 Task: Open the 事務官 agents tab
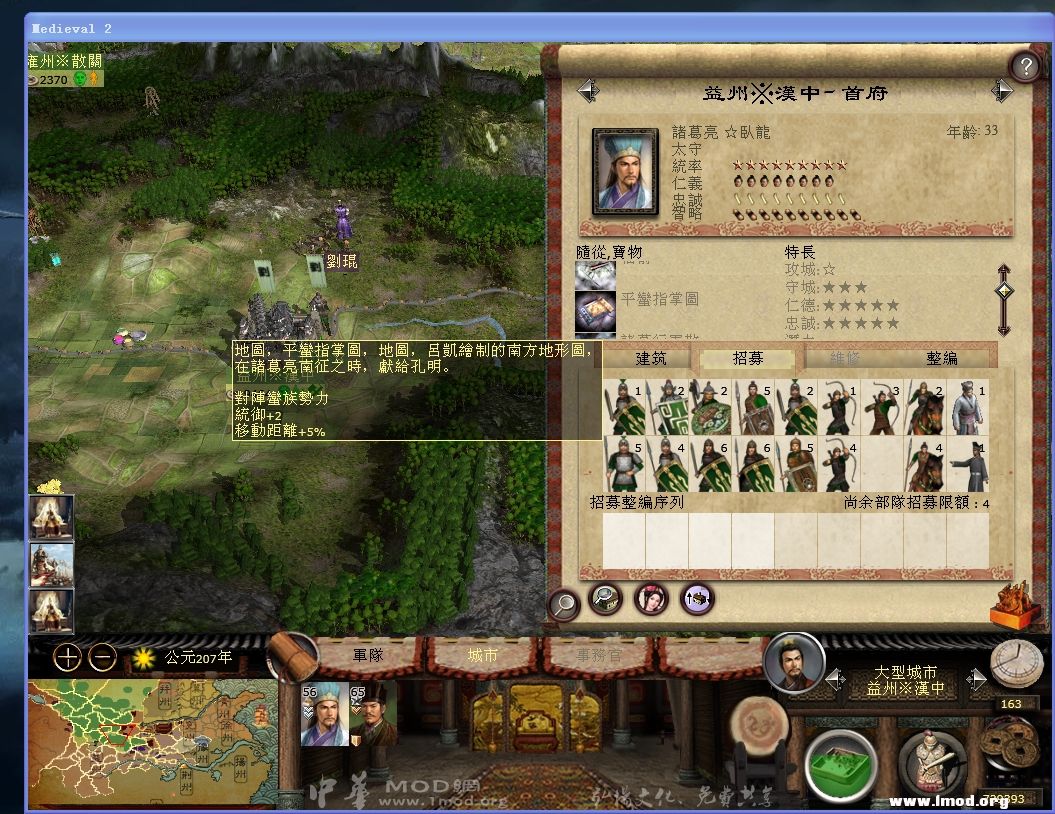point(599,656)
